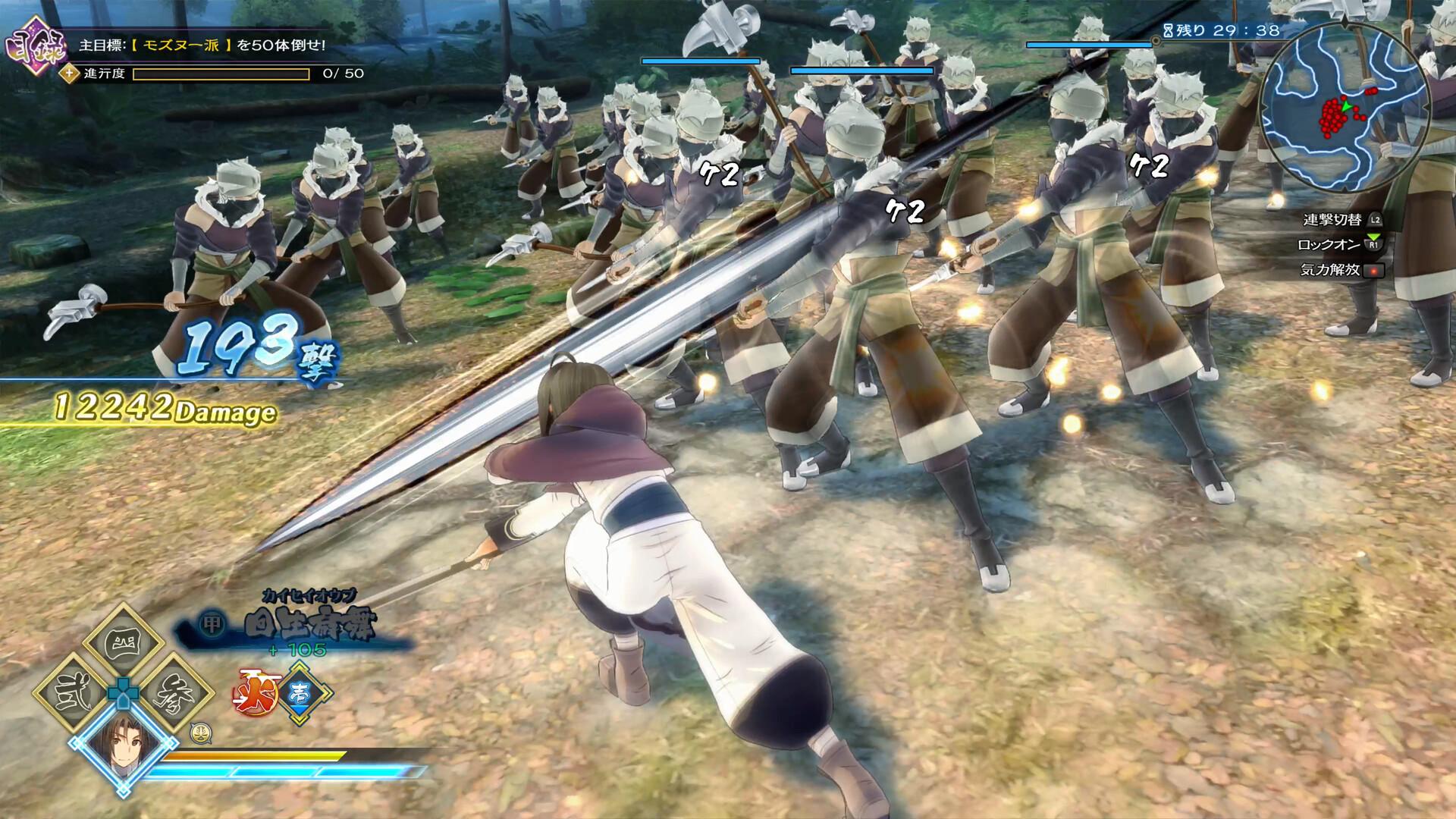Click the player character portrait

pos(124,743)
